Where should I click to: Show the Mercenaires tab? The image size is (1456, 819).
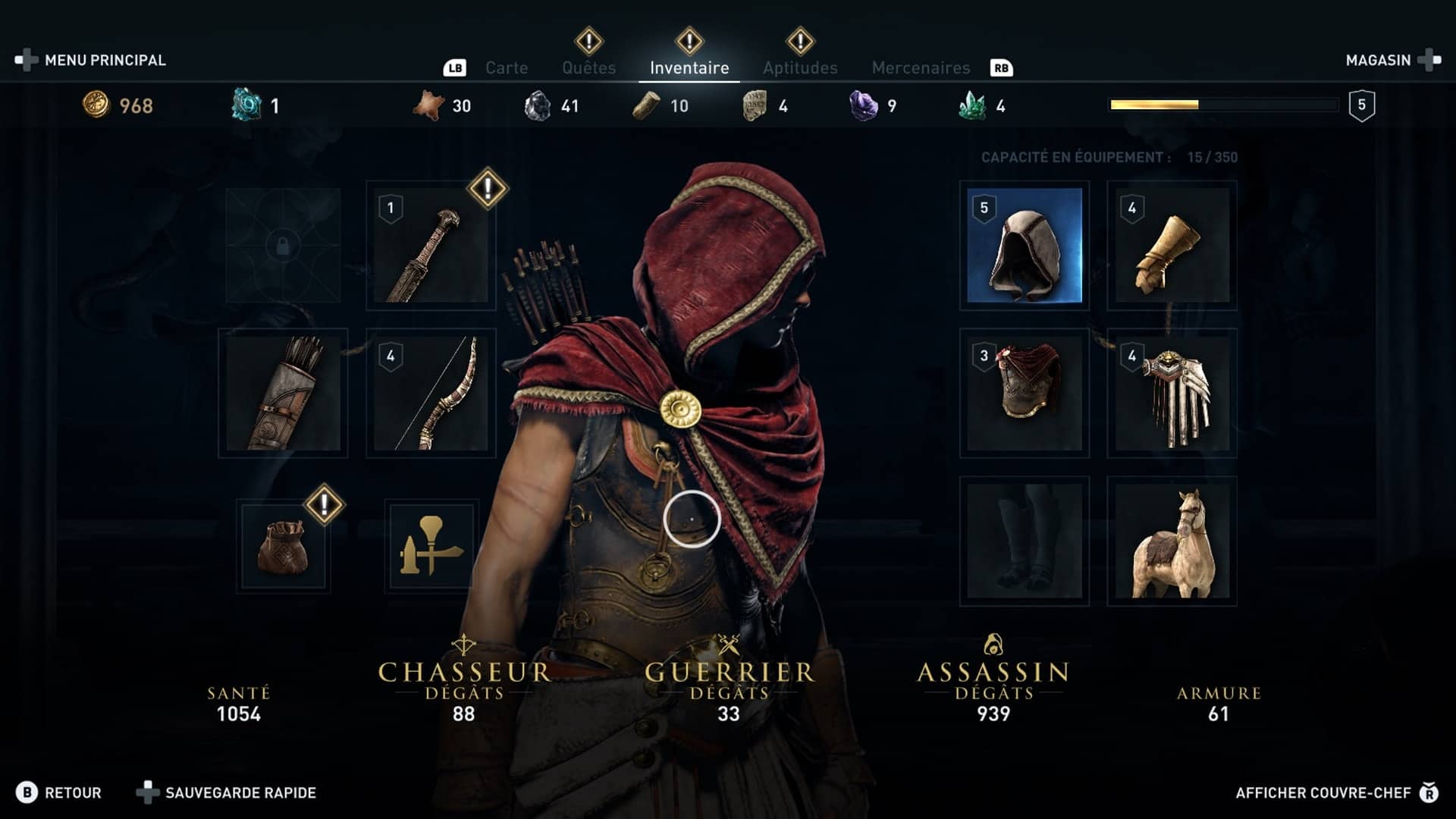click(921, 68)
